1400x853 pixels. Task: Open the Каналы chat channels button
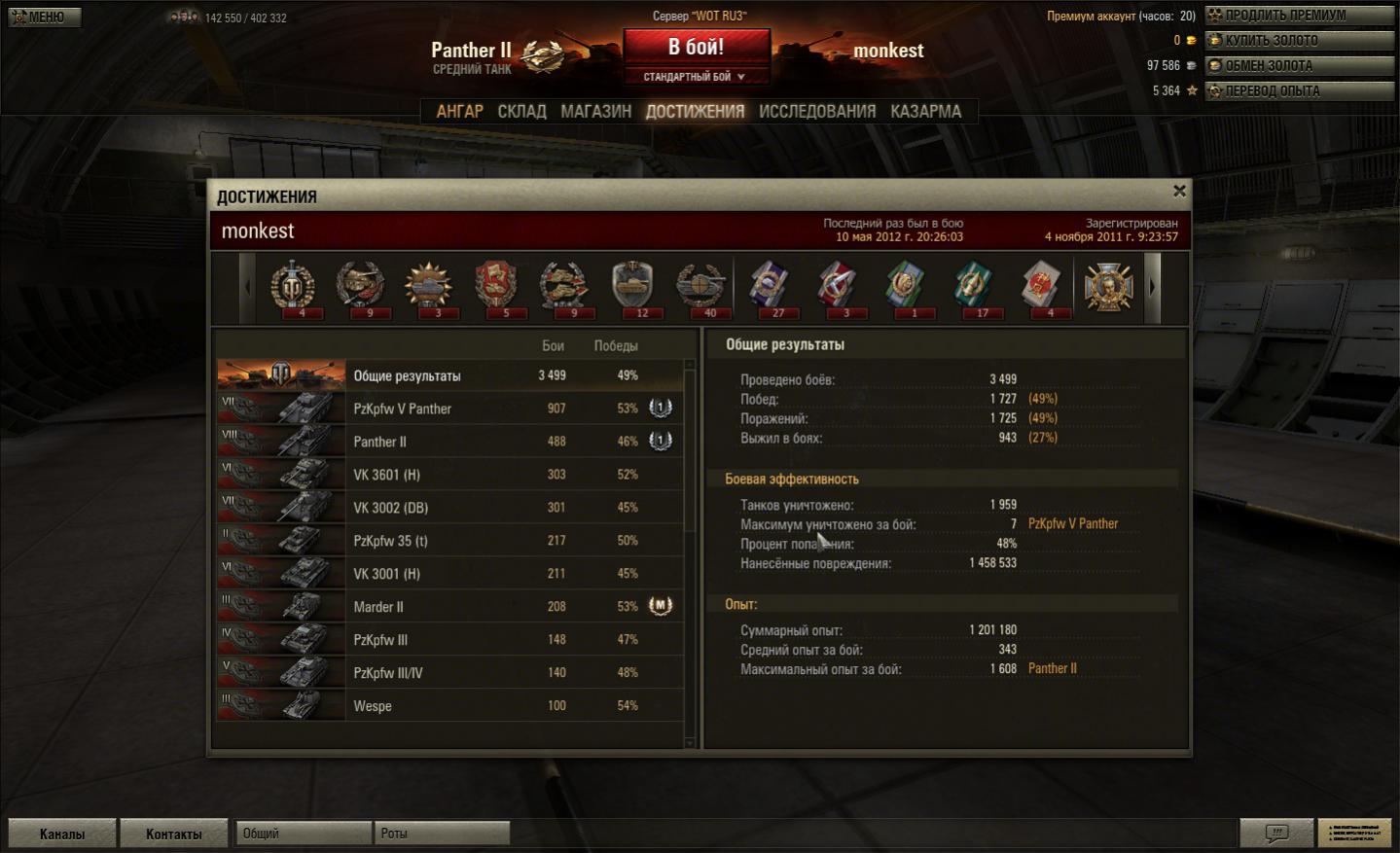[x=62, y=834]
